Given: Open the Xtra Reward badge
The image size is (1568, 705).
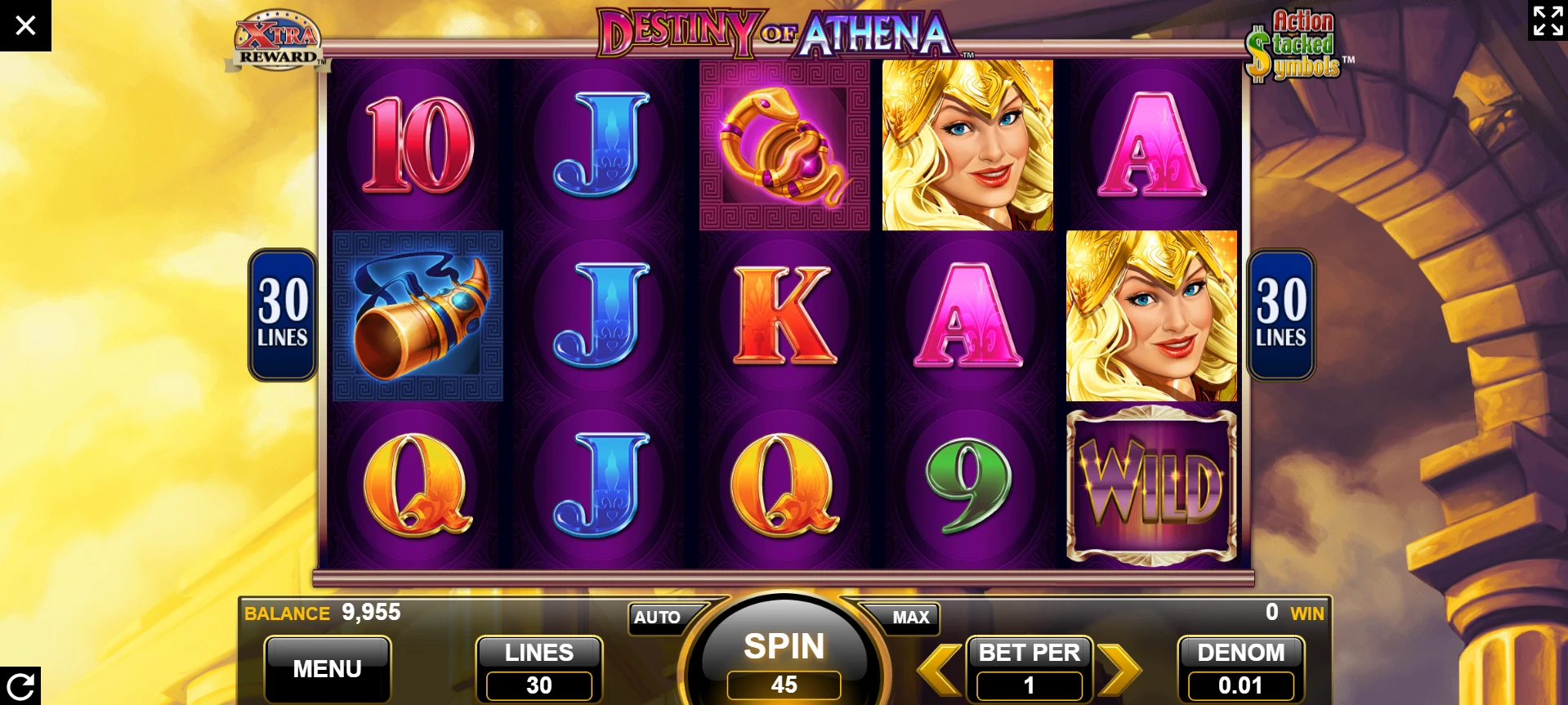Looking at the screenshot, I should (278, 41).
